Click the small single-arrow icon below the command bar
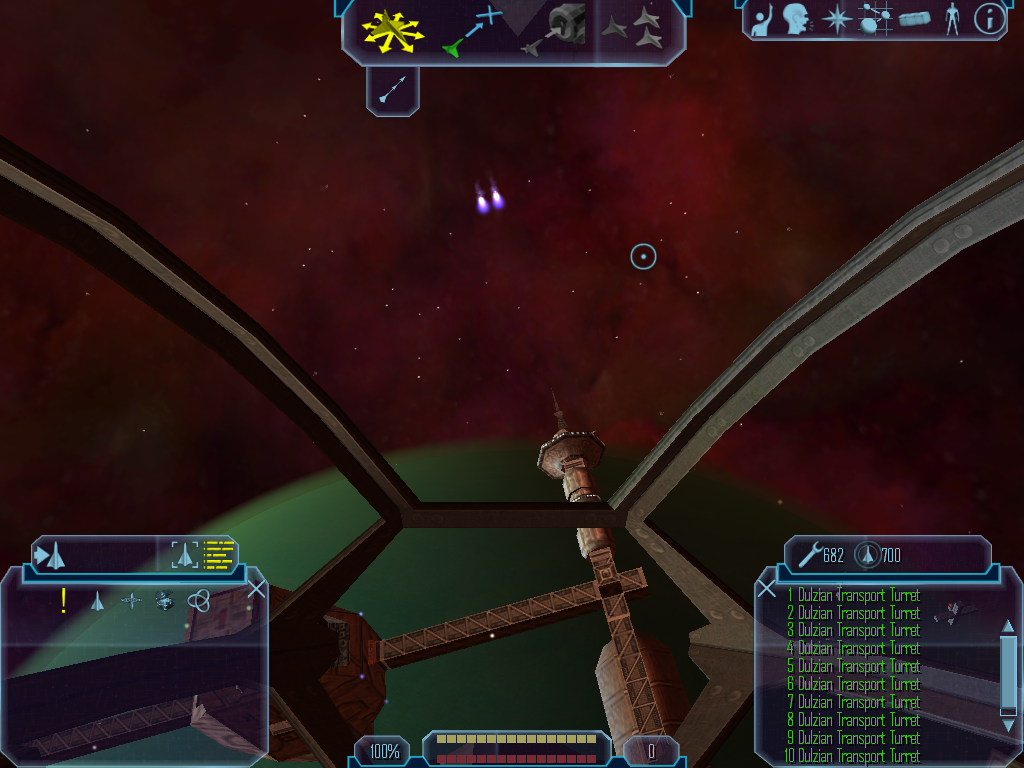1024x768 pixels. pyautogui.click(x=393, y=91)
